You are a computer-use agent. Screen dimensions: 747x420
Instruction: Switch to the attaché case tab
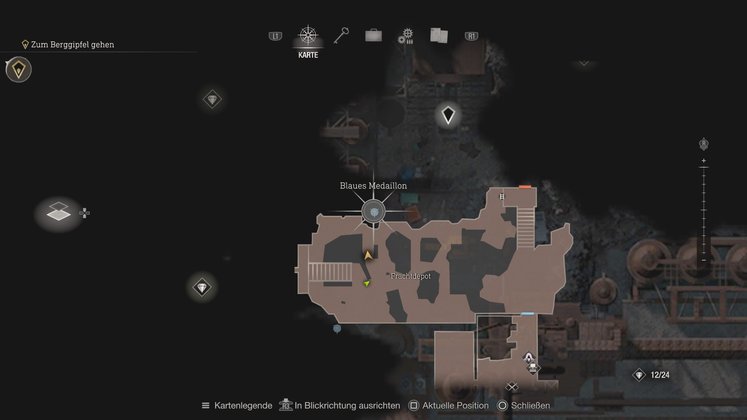click(373, 35)
